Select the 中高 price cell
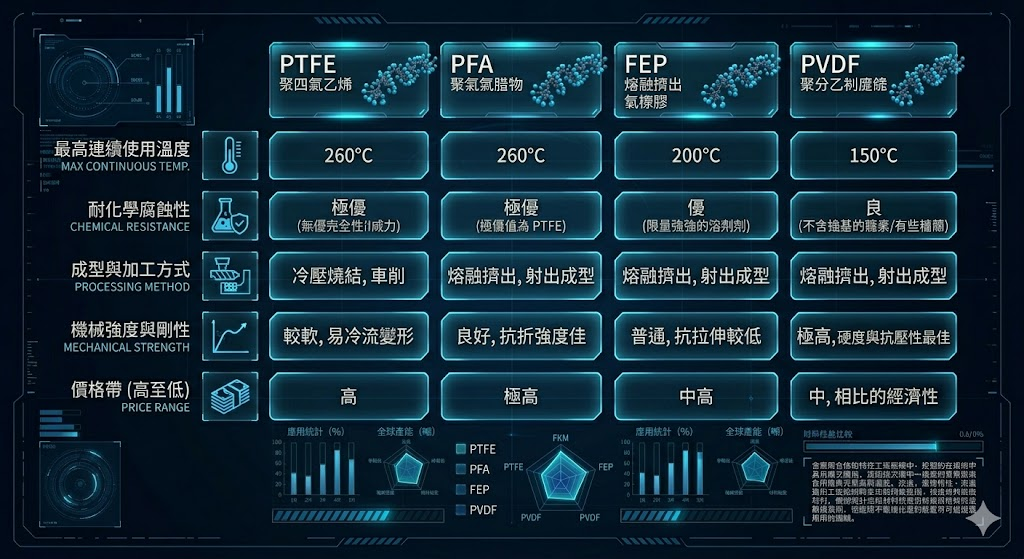 695,396
